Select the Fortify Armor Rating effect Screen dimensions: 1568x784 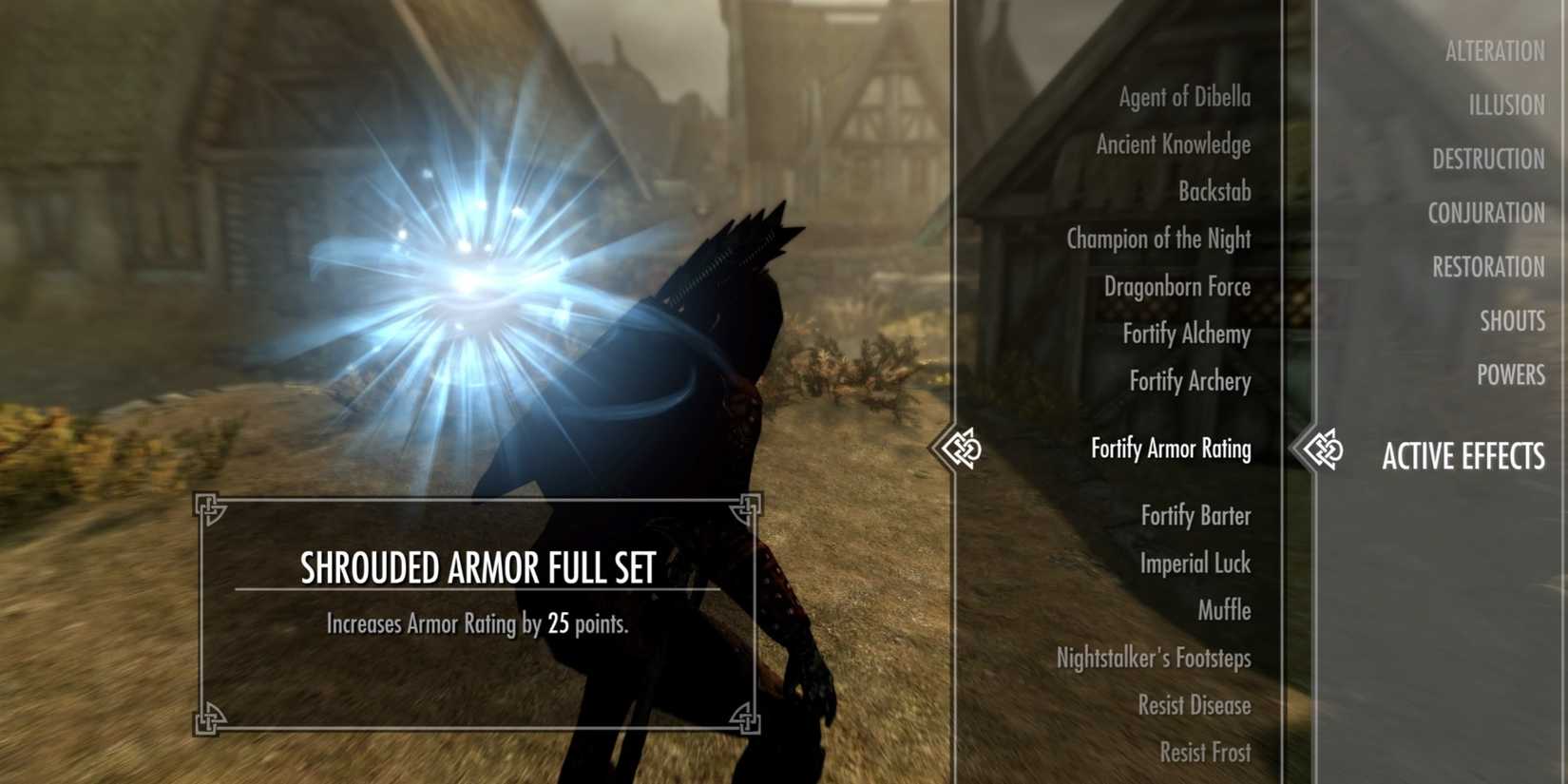click(1171, 449)
